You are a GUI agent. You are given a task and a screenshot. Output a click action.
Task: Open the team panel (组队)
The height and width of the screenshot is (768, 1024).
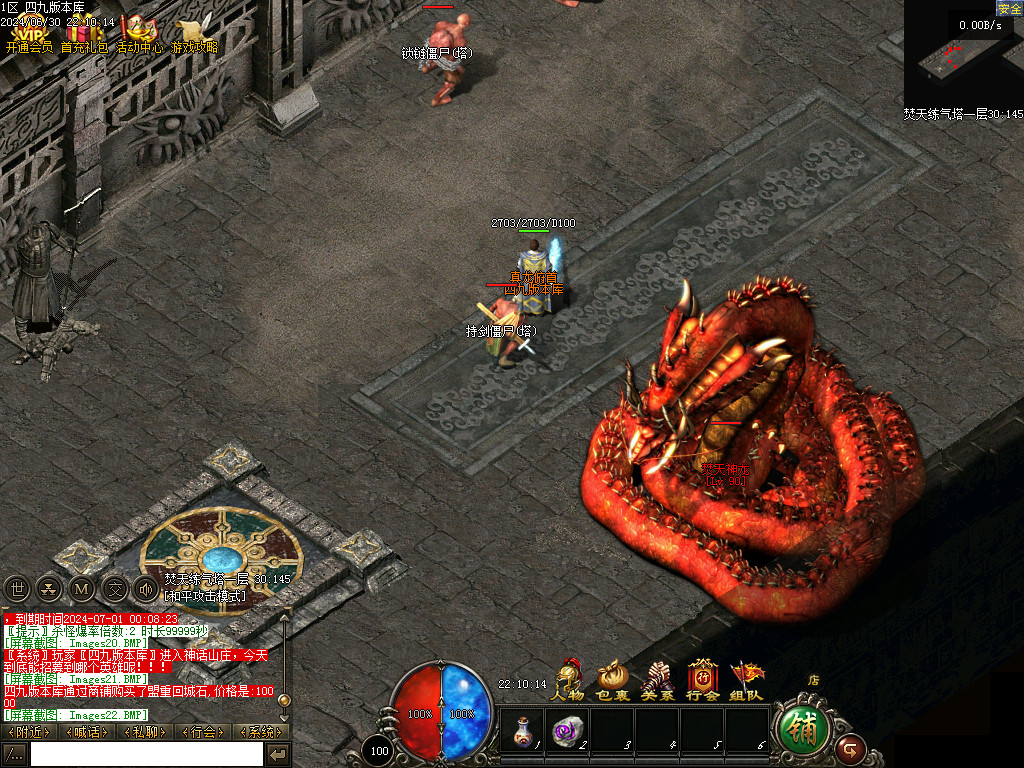pyautogui.click(x=747, y=680)
